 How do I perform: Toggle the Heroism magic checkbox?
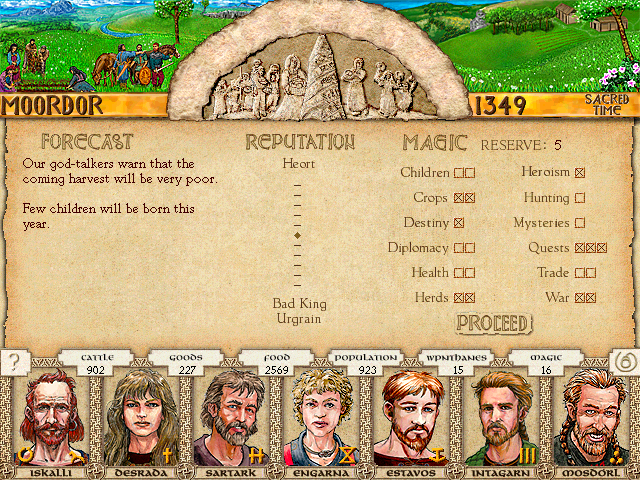pyautogui.click(x=580, y=173)
